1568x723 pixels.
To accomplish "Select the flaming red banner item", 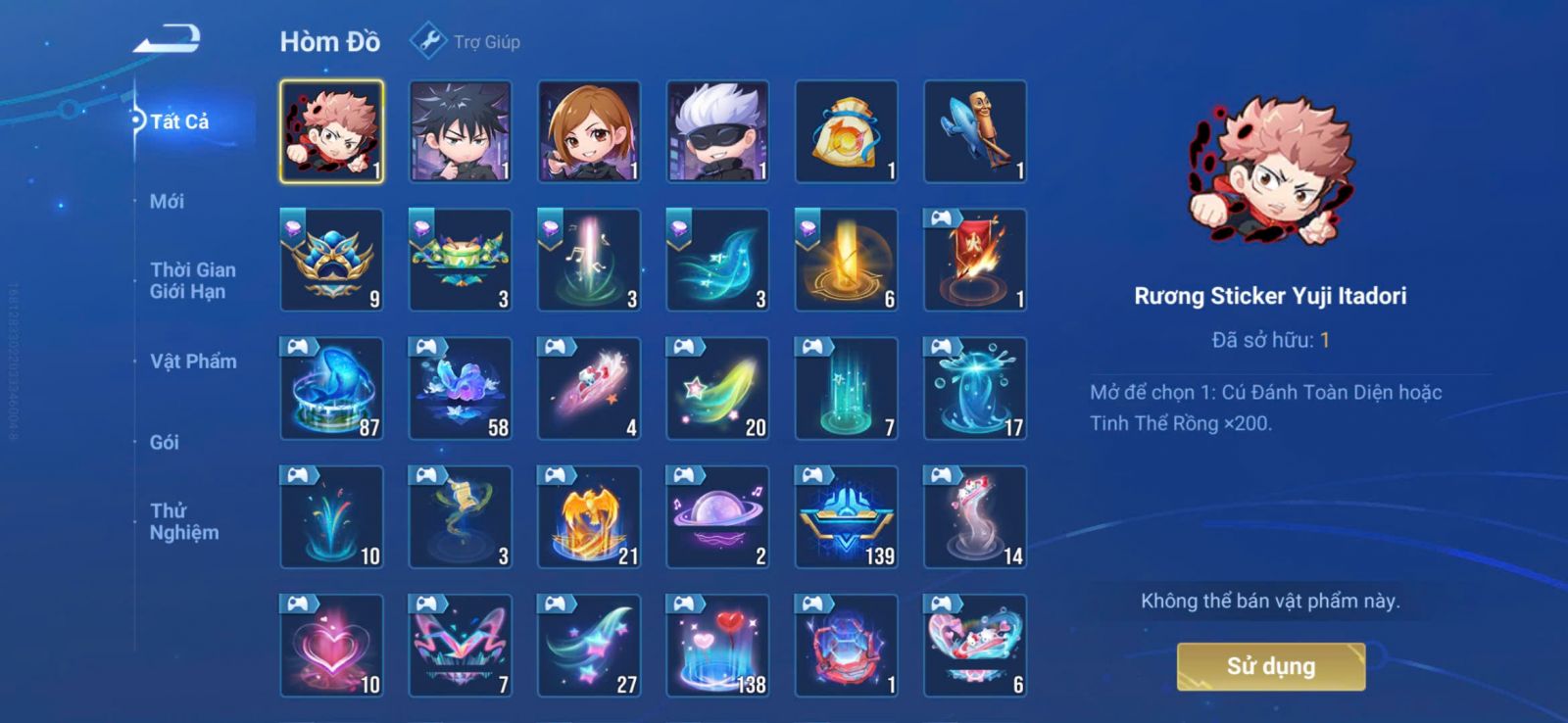I will pyautogui.click(x=975, y=261).
